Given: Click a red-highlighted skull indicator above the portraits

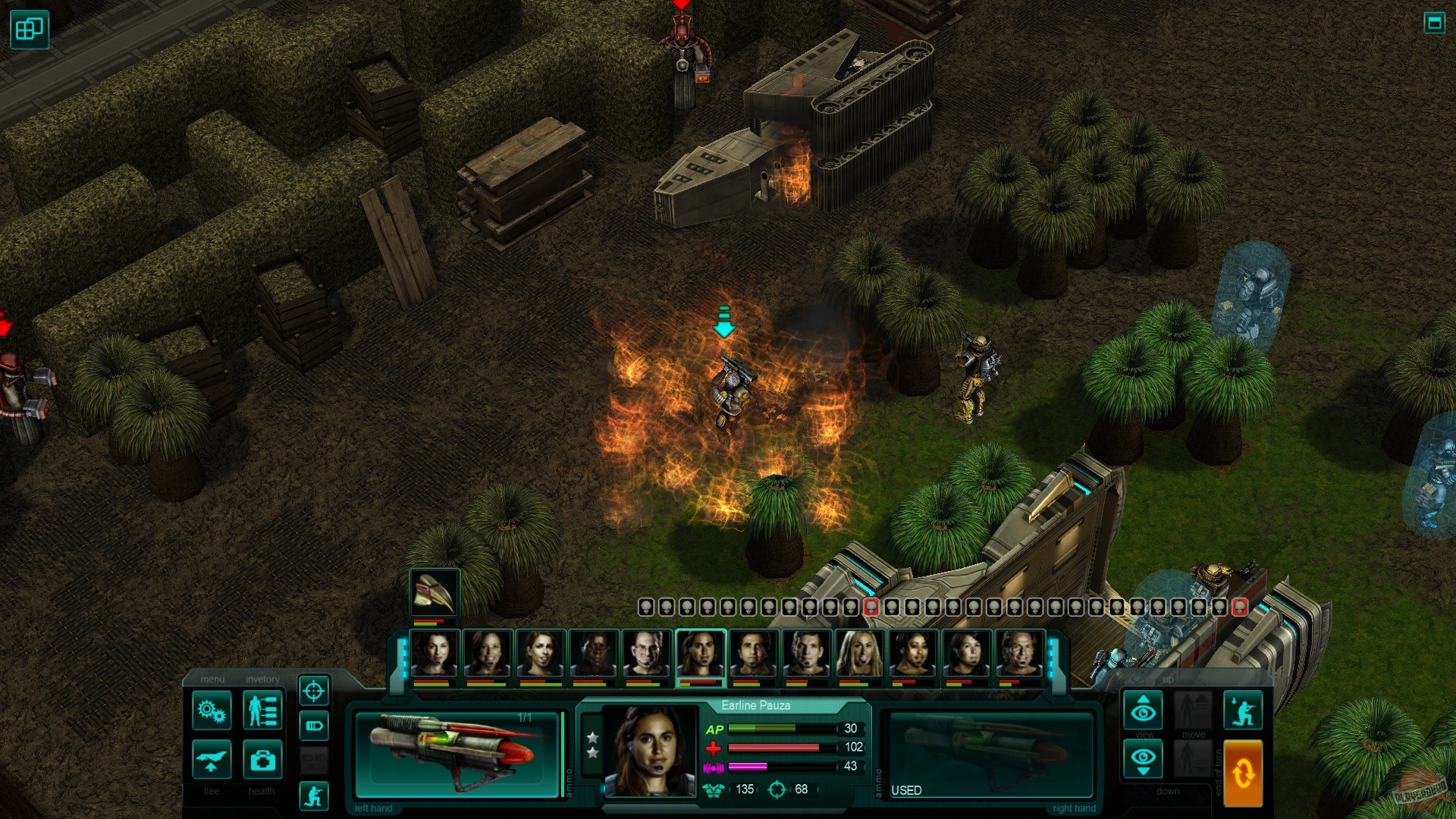Looking at the screenshot, I should tap(871, 607).
